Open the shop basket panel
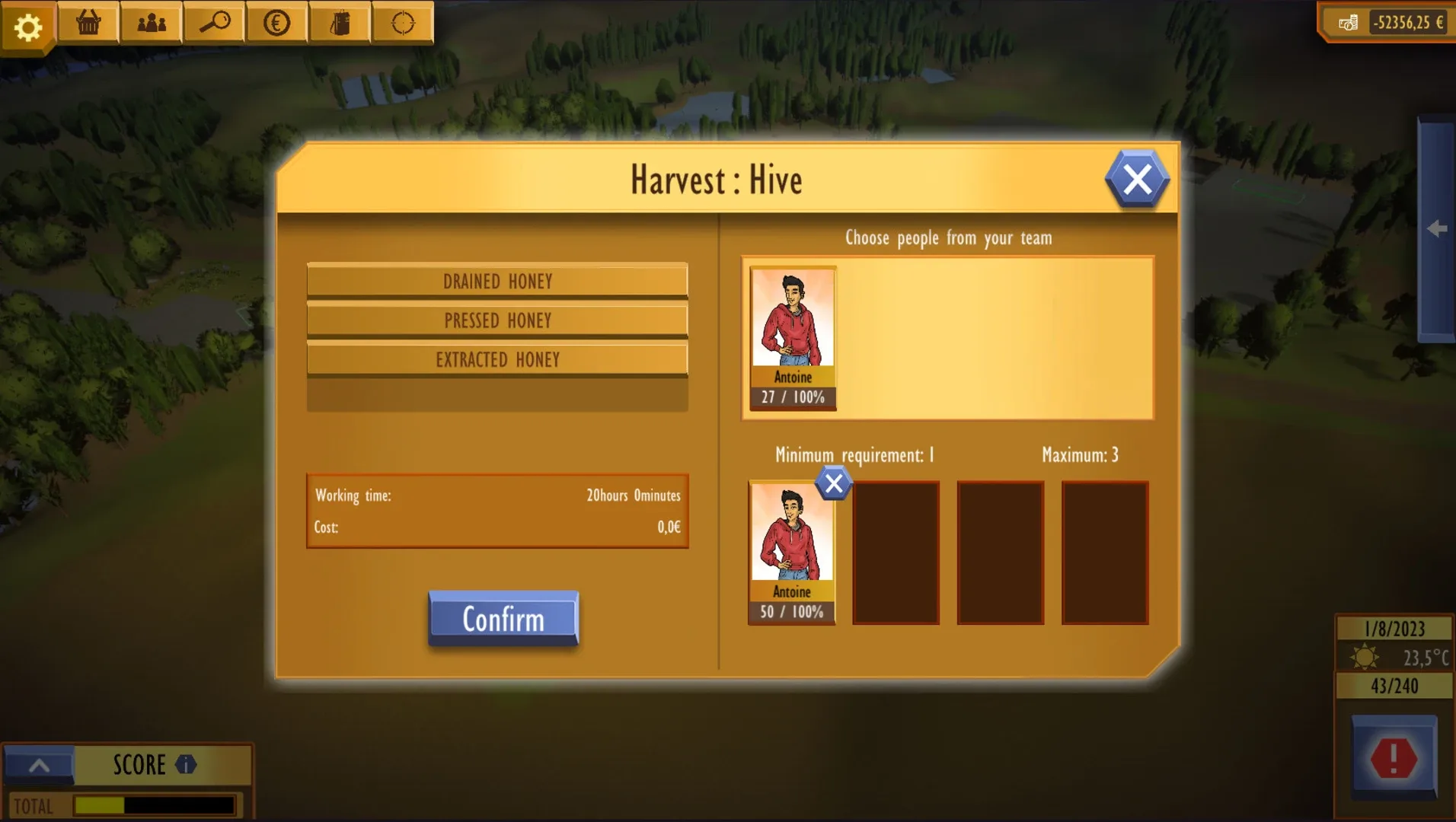1456x822 pixels. (x=87, y=23)
